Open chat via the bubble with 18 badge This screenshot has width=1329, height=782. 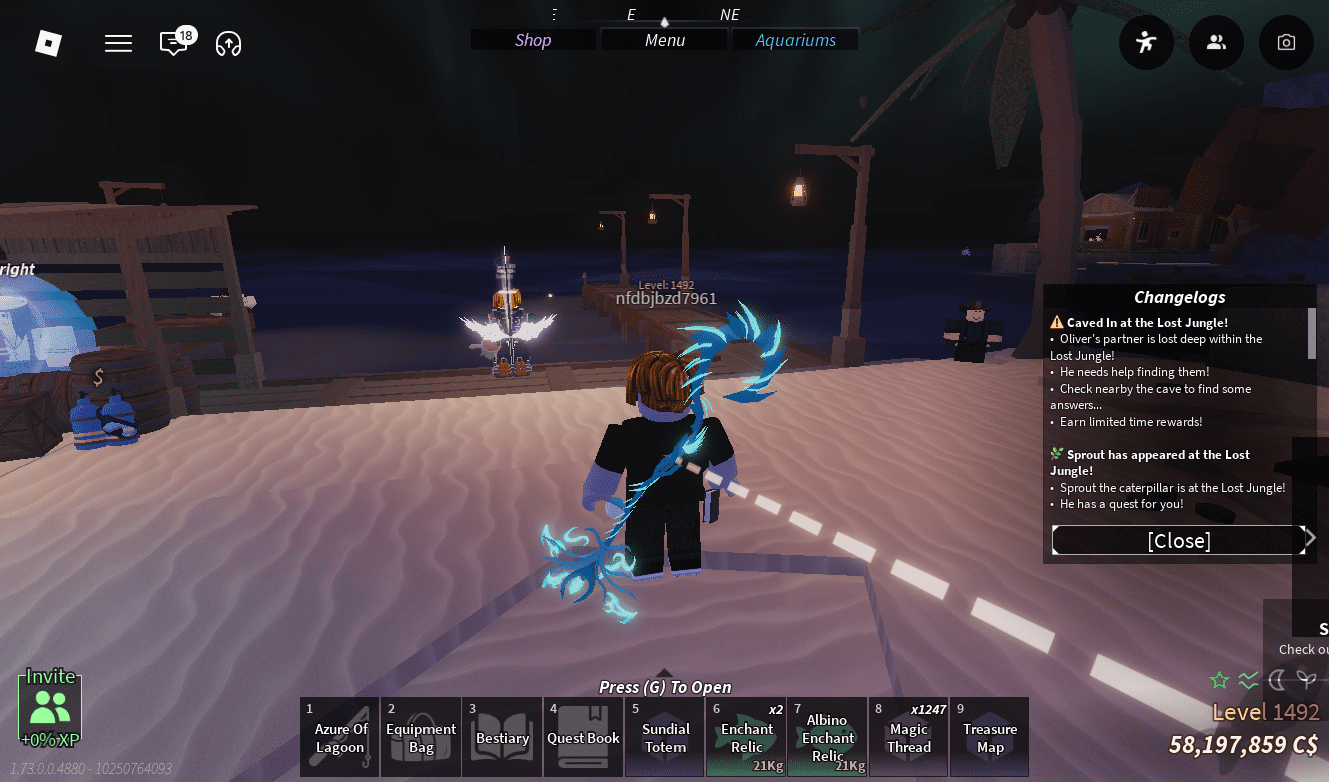point(171,43)
